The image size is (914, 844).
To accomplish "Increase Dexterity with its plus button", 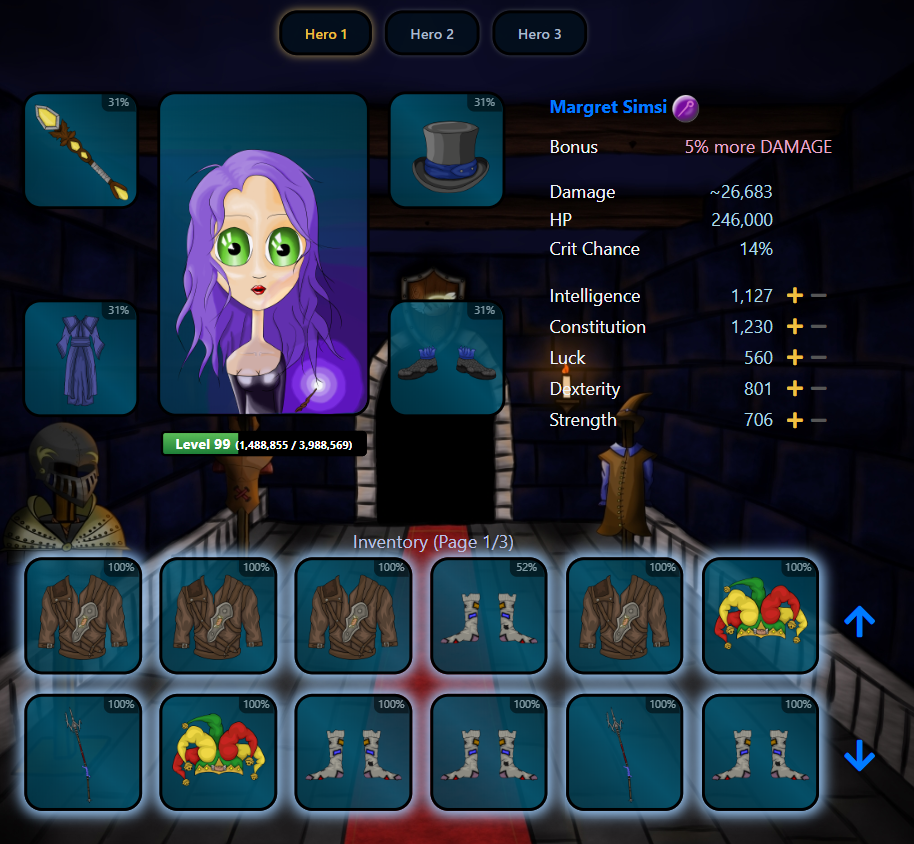I will coord(795,389).
